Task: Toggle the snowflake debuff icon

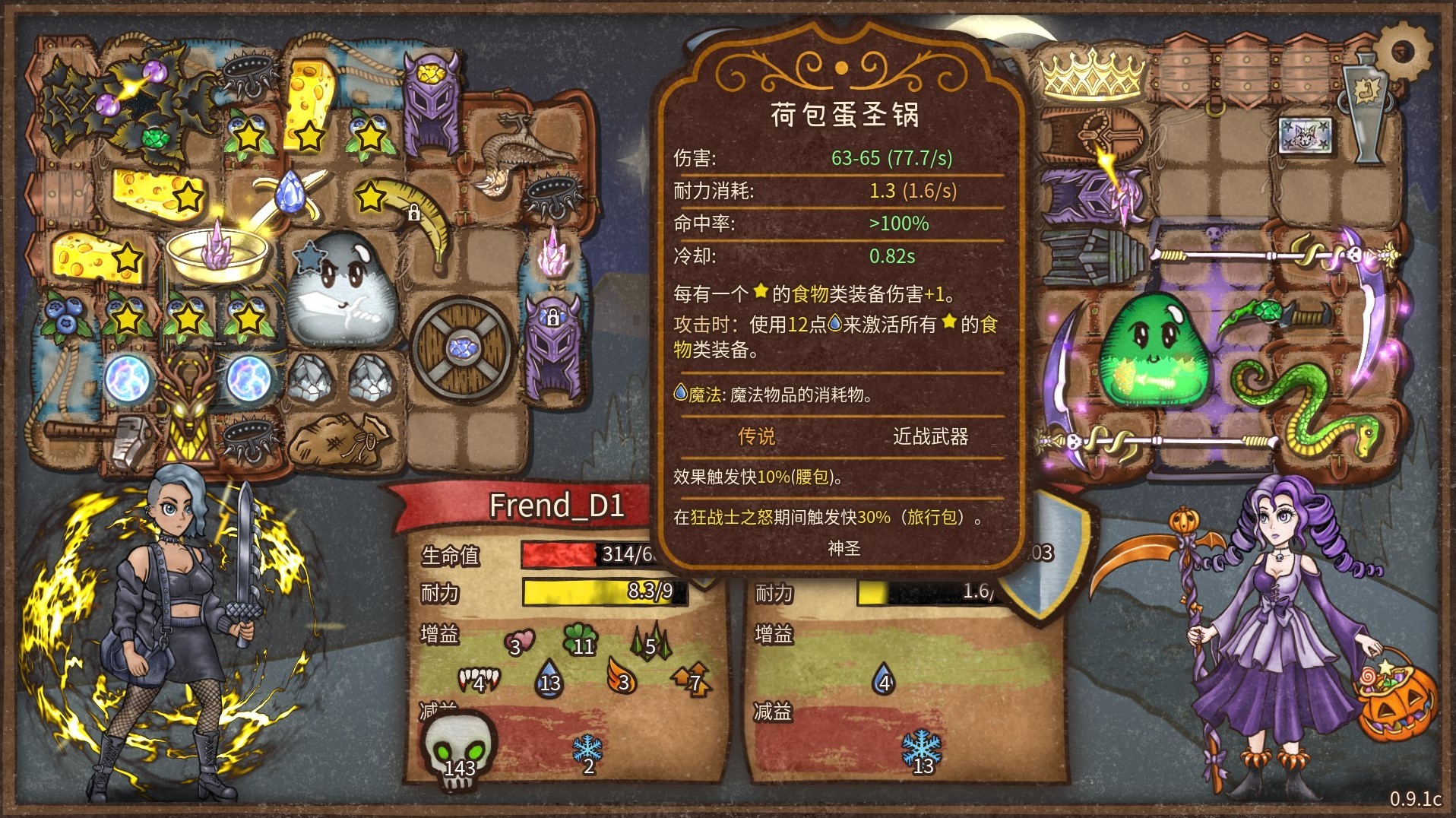Action: 587,749
